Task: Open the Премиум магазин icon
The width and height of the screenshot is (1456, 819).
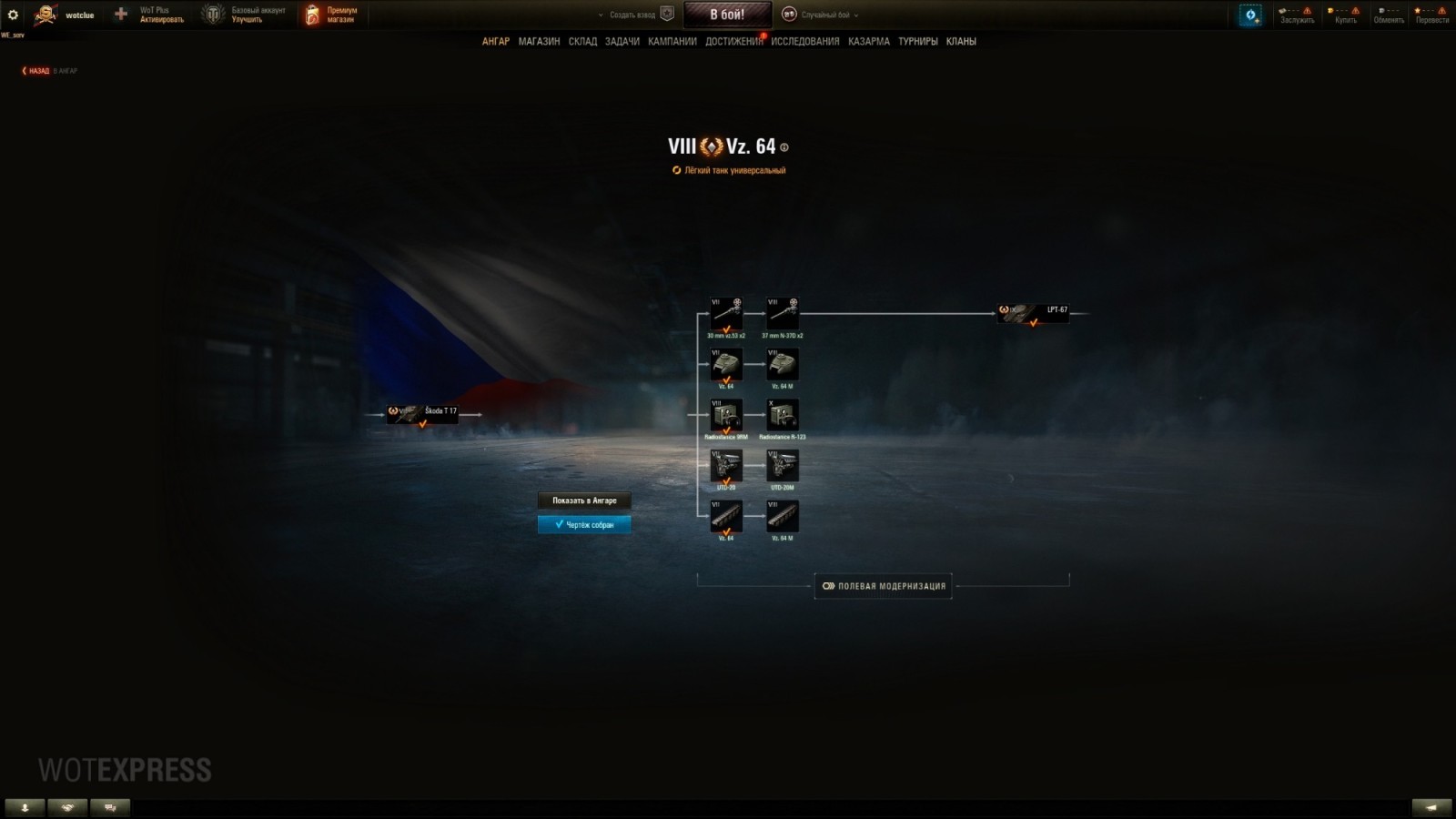Action: point(313,14)
